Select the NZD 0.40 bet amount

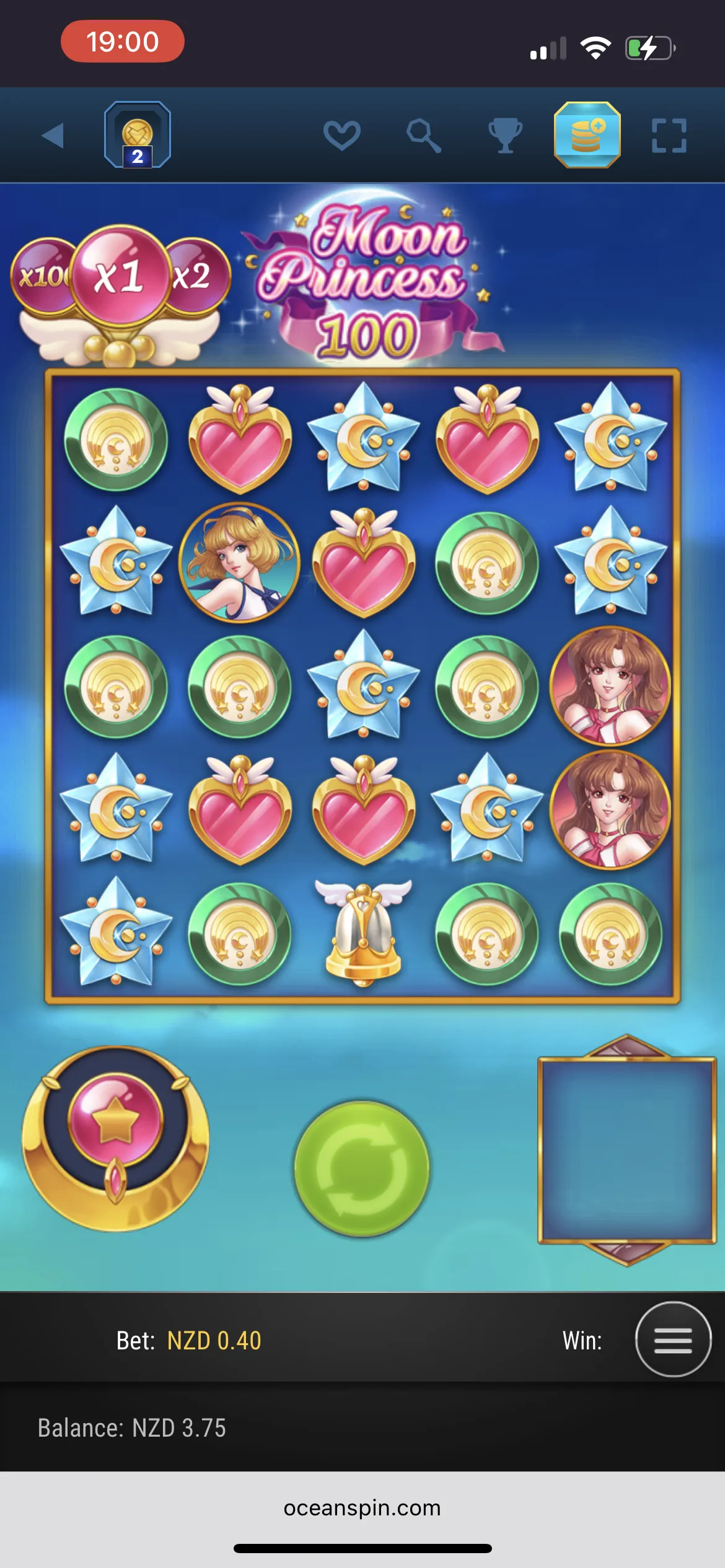pyautogui.click(x=214, y=1341)
